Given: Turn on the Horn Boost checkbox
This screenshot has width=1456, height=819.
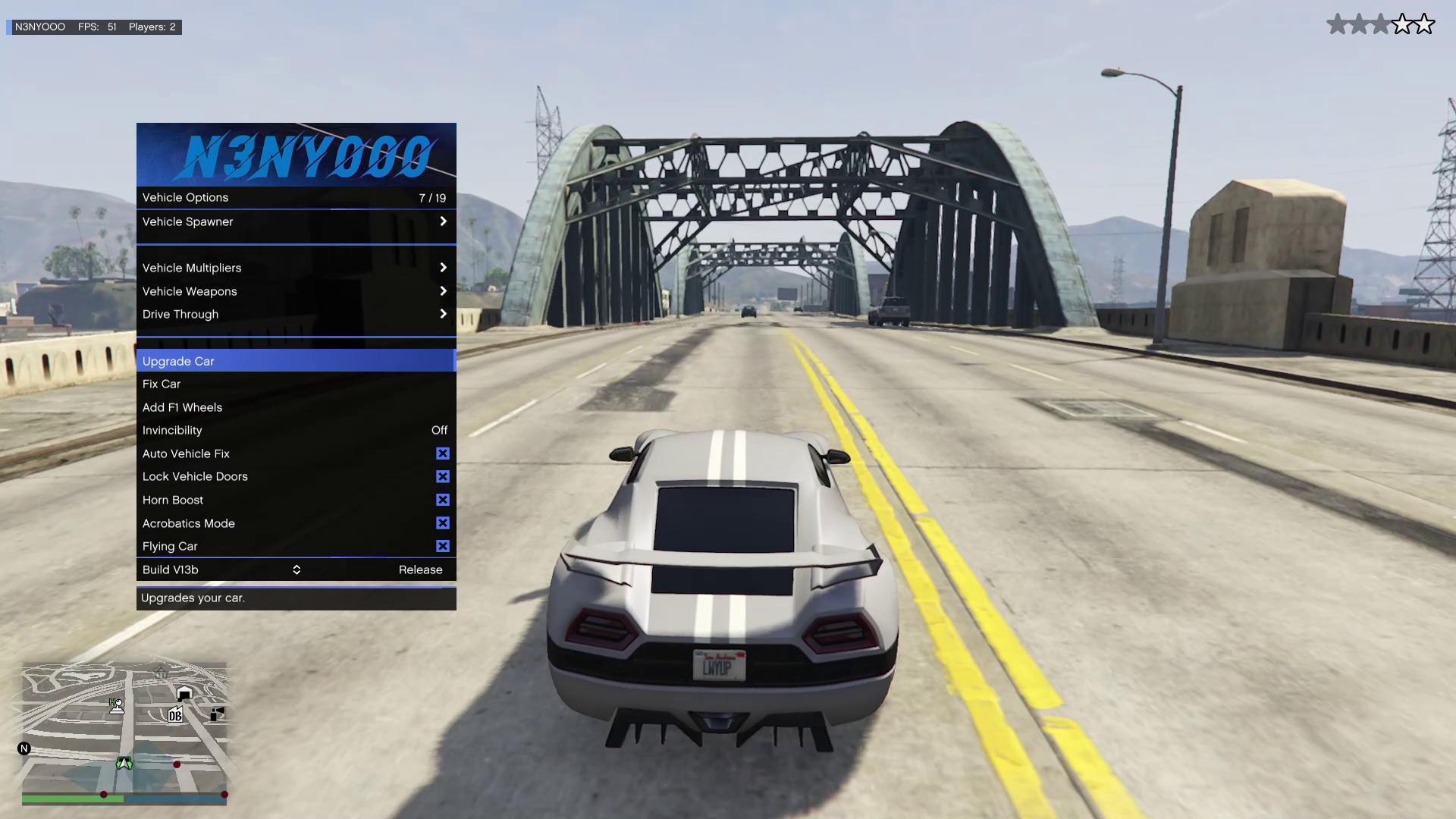Looking at the screenshot, I should click(443, 500).
